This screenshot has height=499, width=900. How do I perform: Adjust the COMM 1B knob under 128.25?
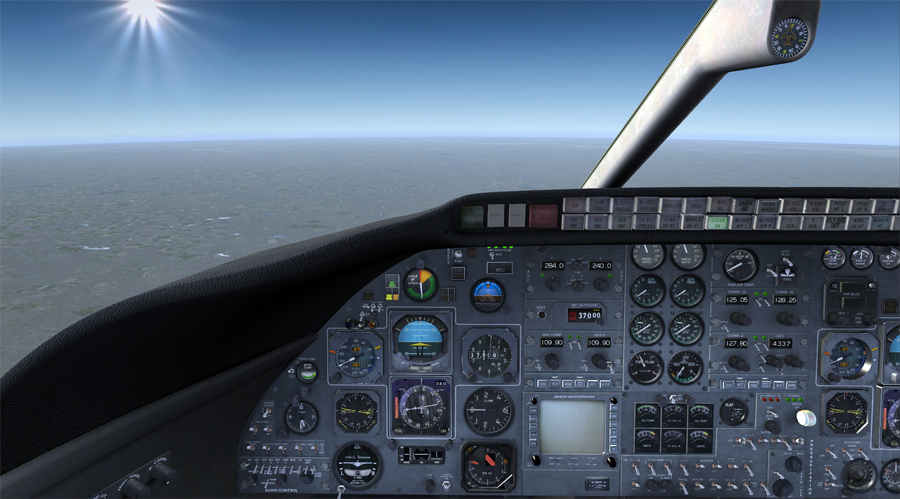point(787,318)
